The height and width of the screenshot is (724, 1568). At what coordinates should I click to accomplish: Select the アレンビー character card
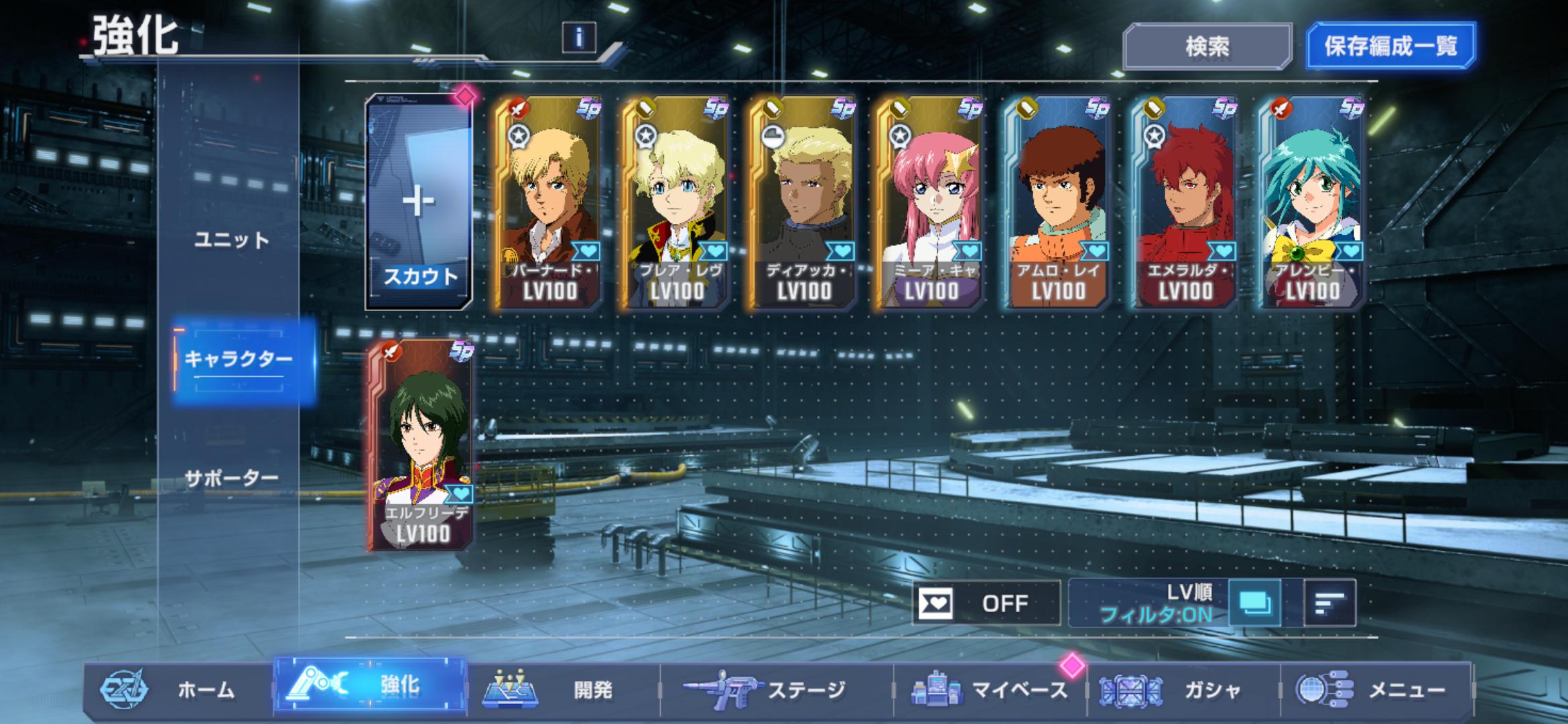coord(1312,202)
